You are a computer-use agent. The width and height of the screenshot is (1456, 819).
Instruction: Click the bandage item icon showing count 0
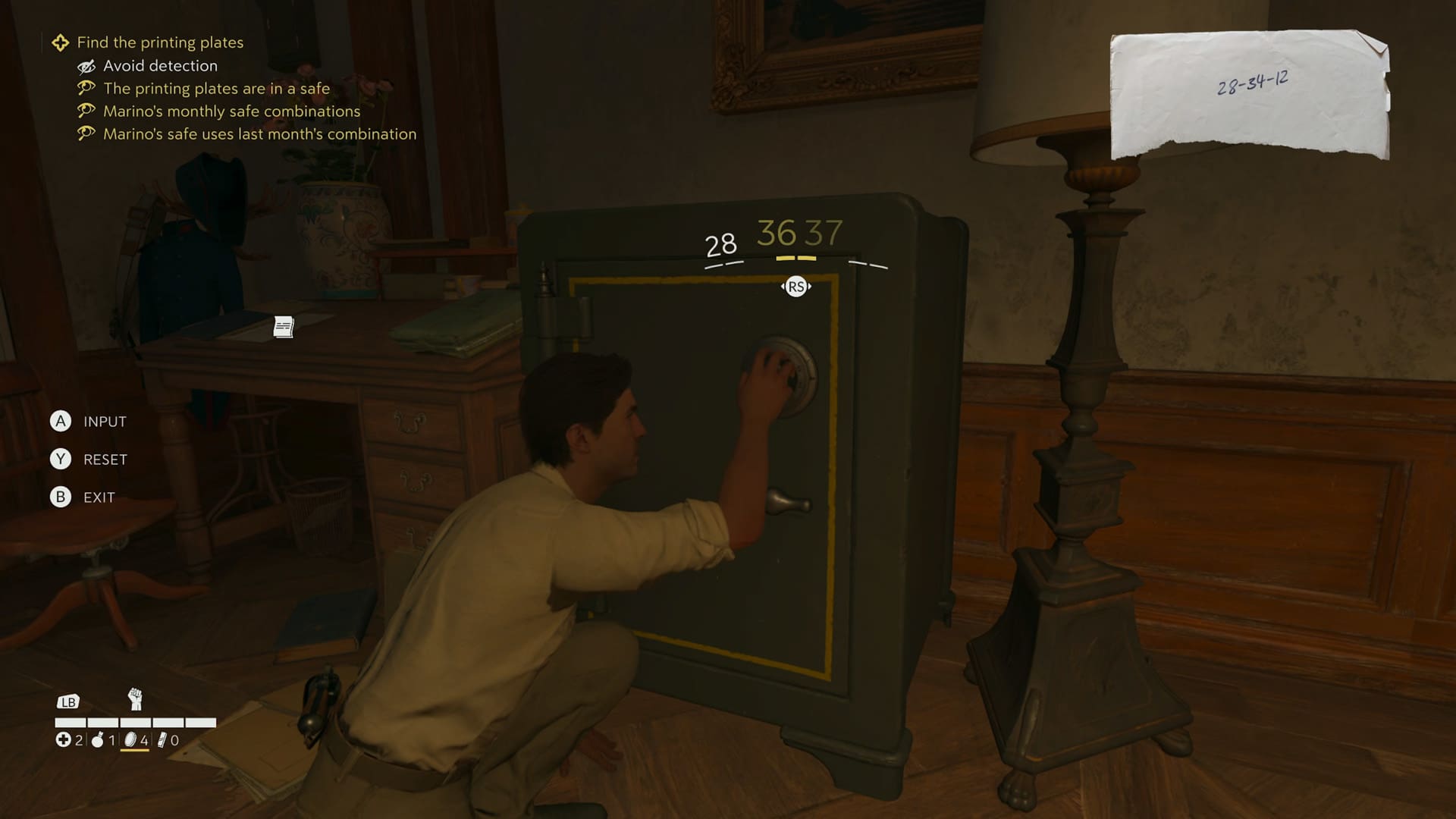pos(162,740)
